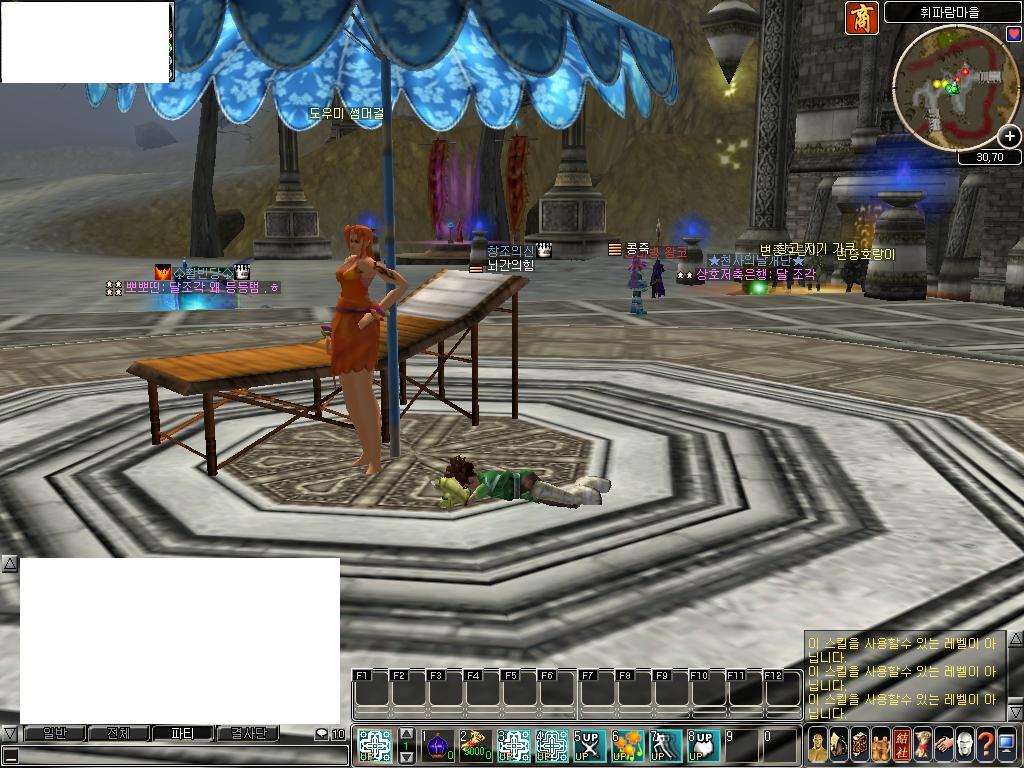Zoom the minimap with the plus button
The image size is (1024, 768).
[x=1009, y=137]
